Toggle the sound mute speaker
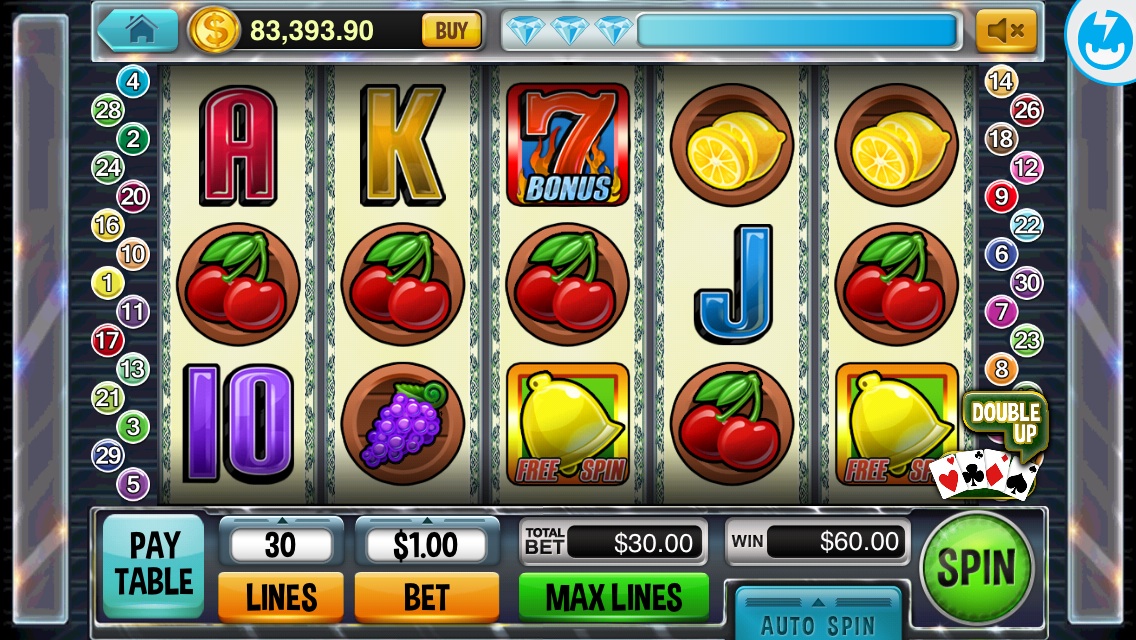 pyautogui.click(x=1005, y=31)
